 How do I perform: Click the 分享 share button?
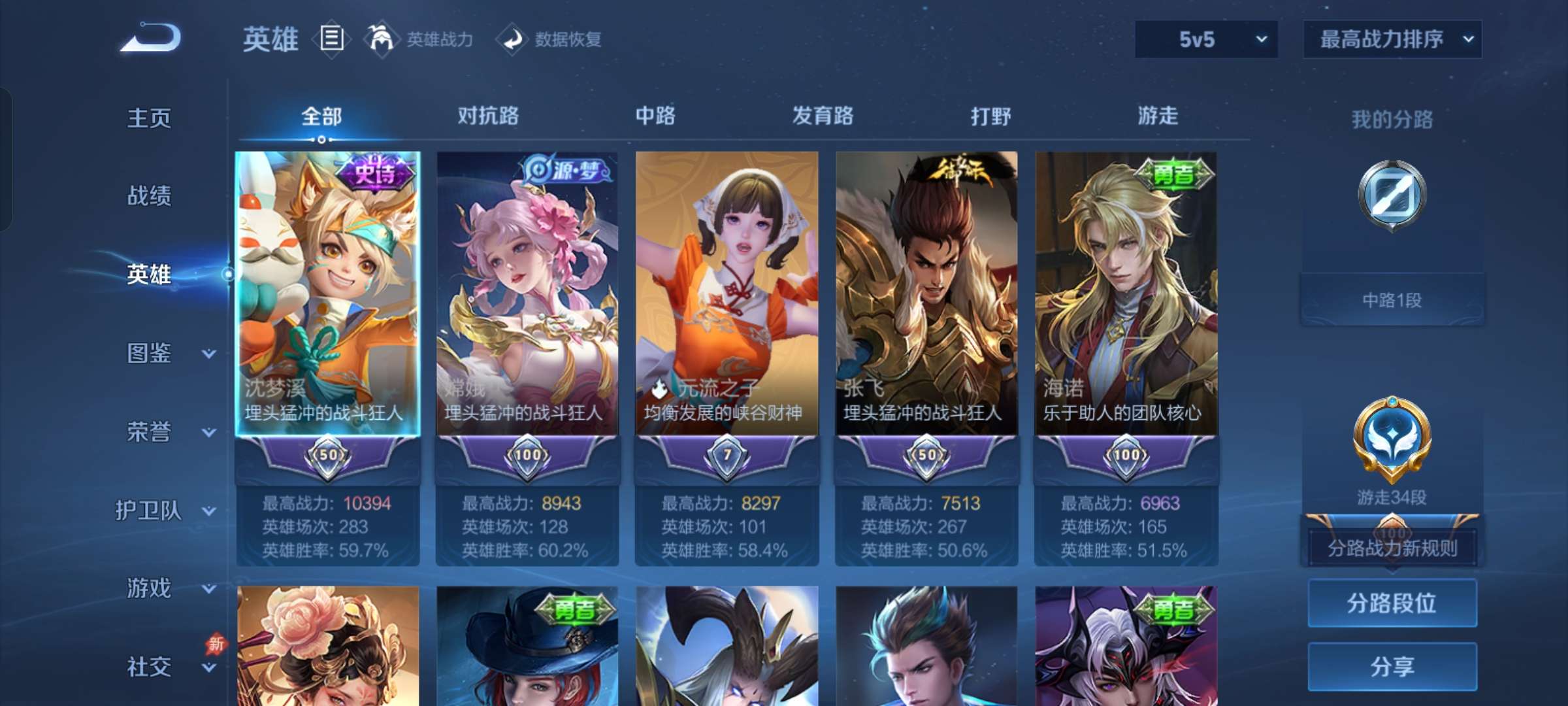(1392, 667)
